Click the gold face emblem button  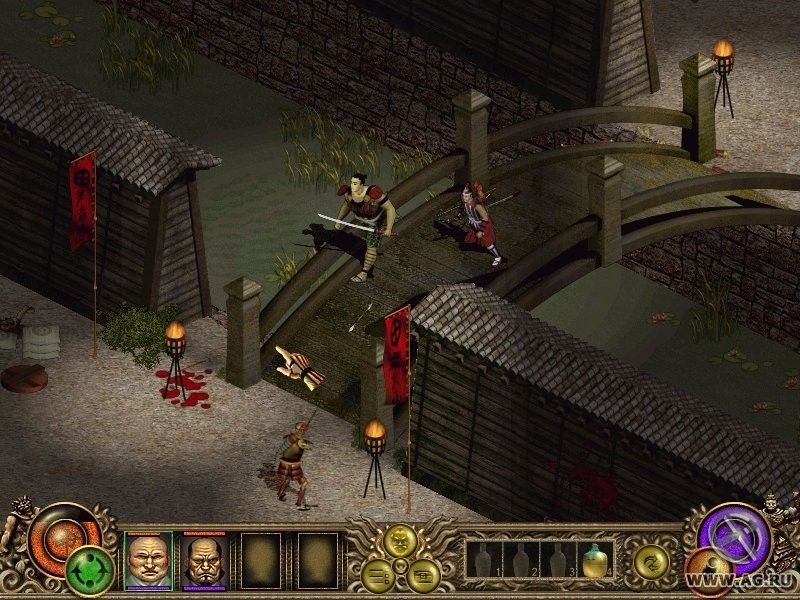click(x=401, y=543)
